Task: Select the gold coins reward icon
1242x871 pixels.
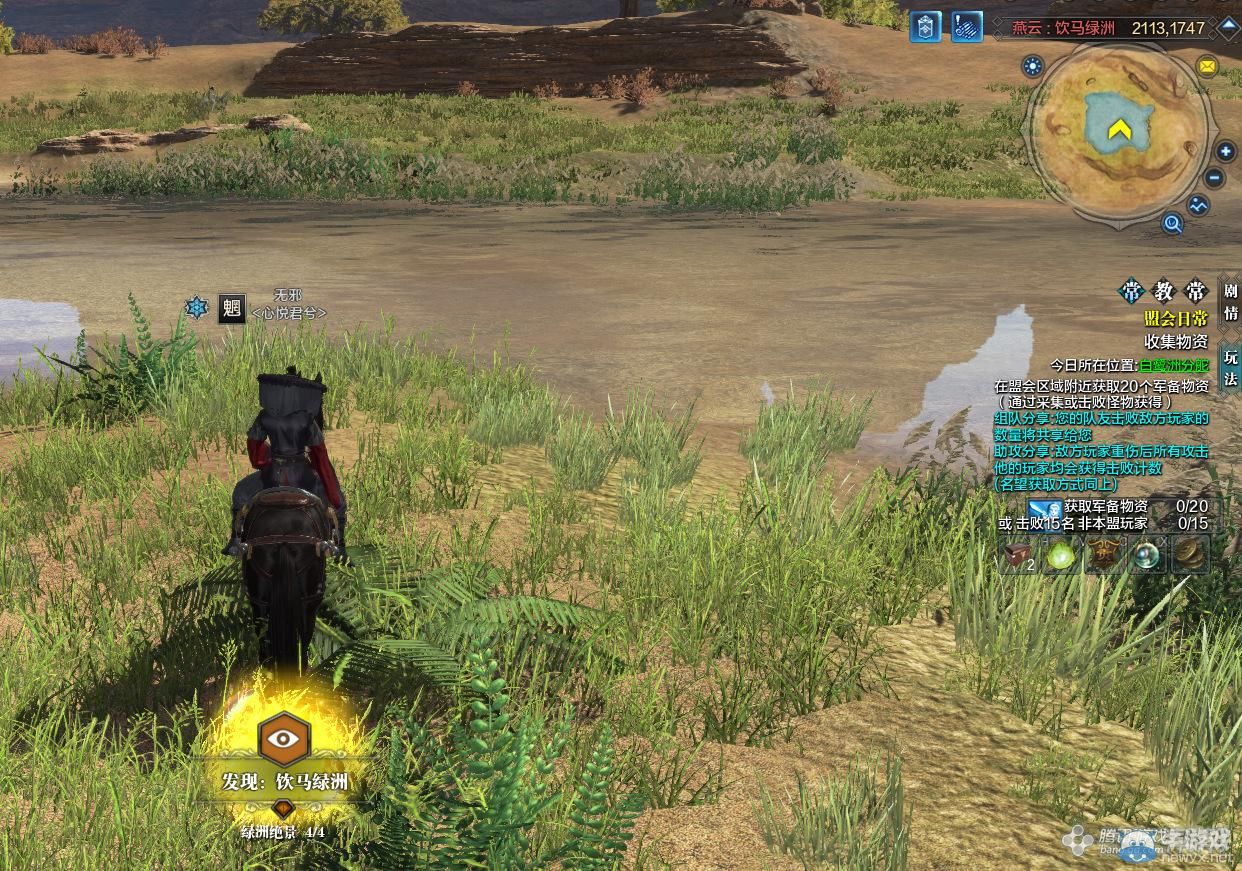Action: 1190,554
